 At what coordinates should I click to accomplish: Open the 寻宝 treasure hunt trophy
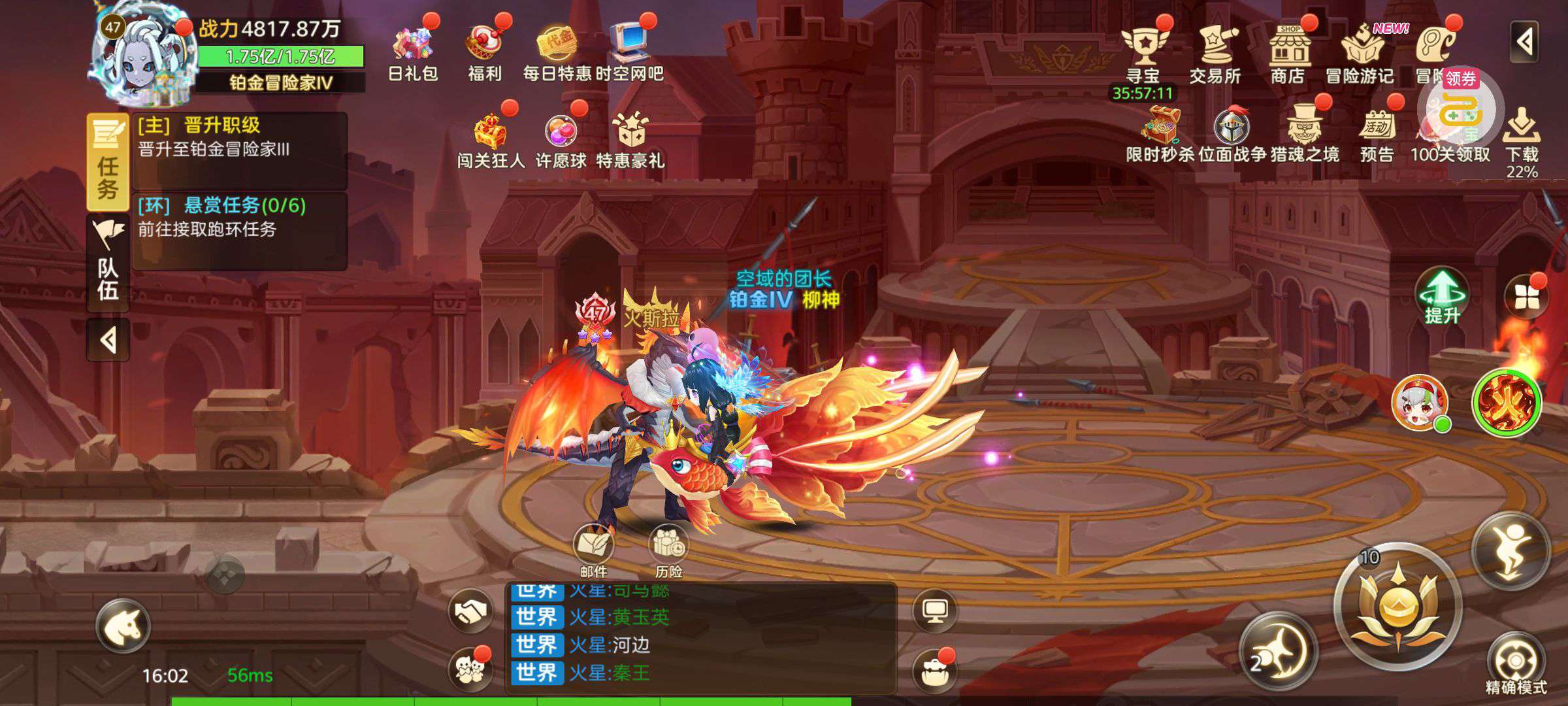tap(1143, 52)
